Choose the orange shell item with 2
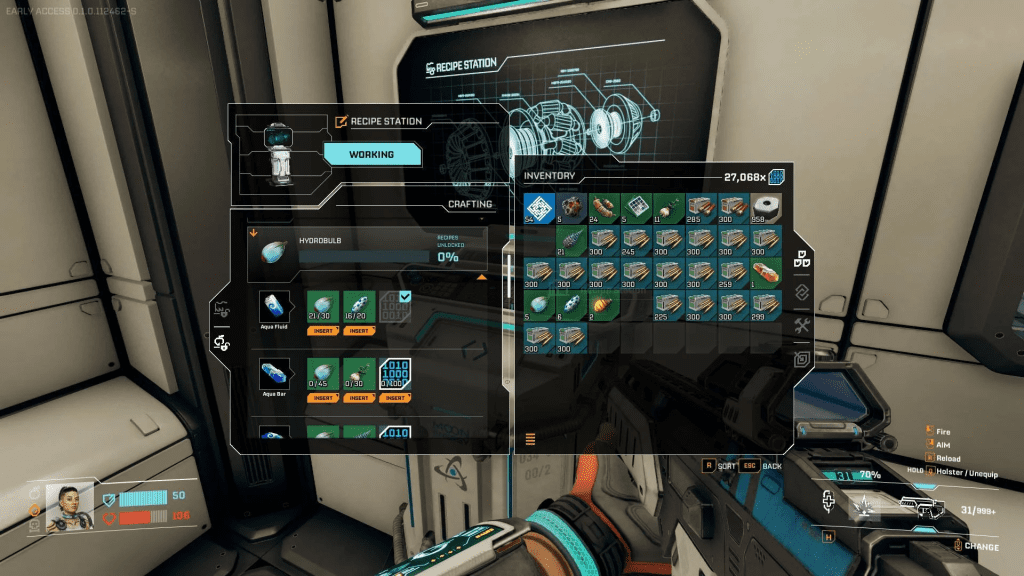The width and height of the screenshot is (1024, 576). tap(604, 306)
